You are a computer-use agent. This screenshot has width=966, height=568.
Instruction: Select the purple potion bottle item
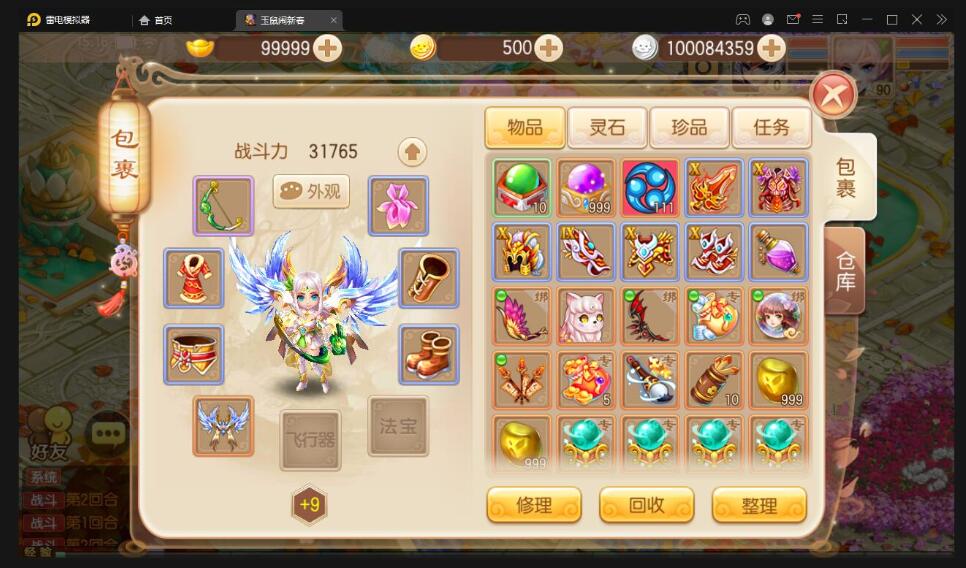coord(778,252)
